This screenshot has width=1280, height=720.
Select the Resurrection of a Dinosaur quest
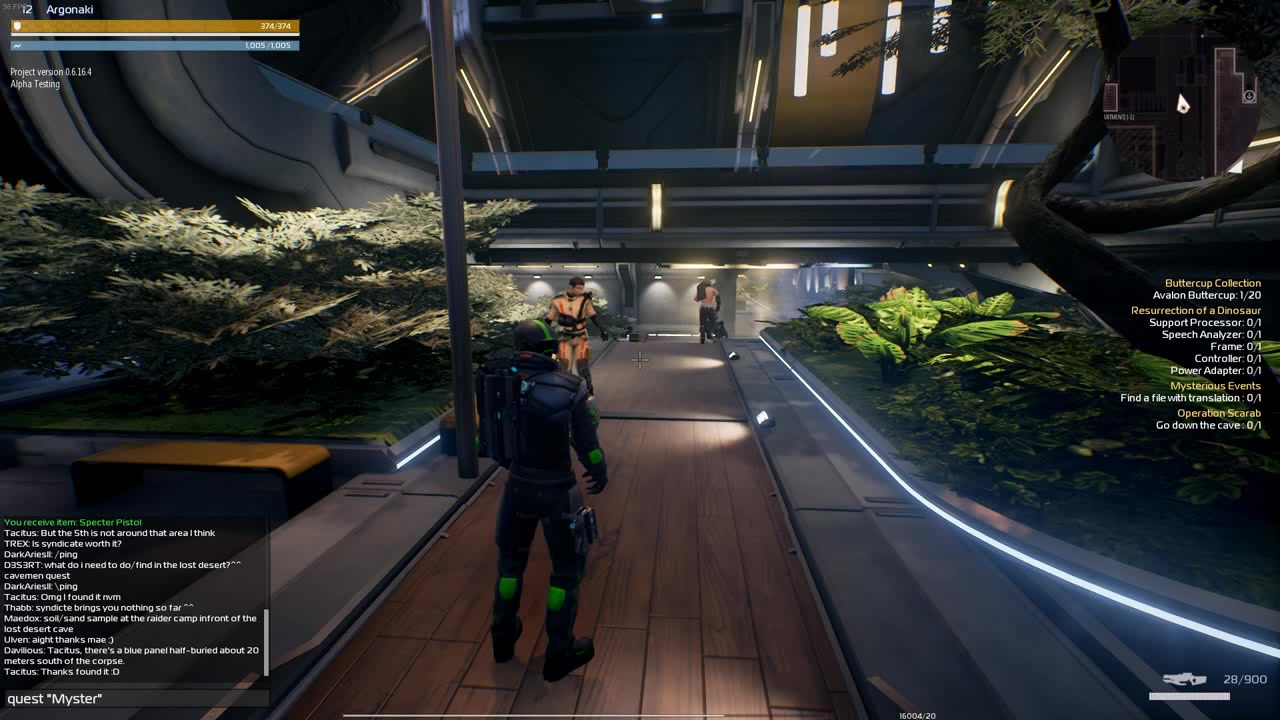click(1195, 311)
